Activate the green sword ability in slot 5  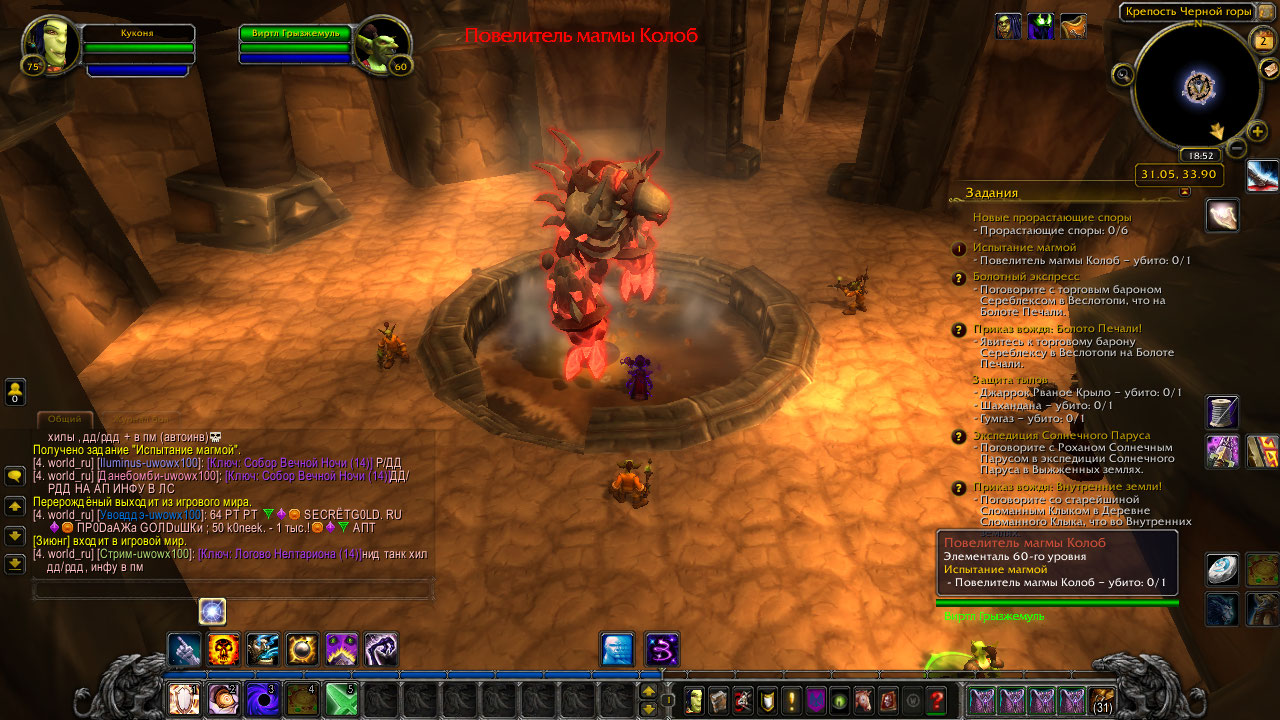[341, 698]
